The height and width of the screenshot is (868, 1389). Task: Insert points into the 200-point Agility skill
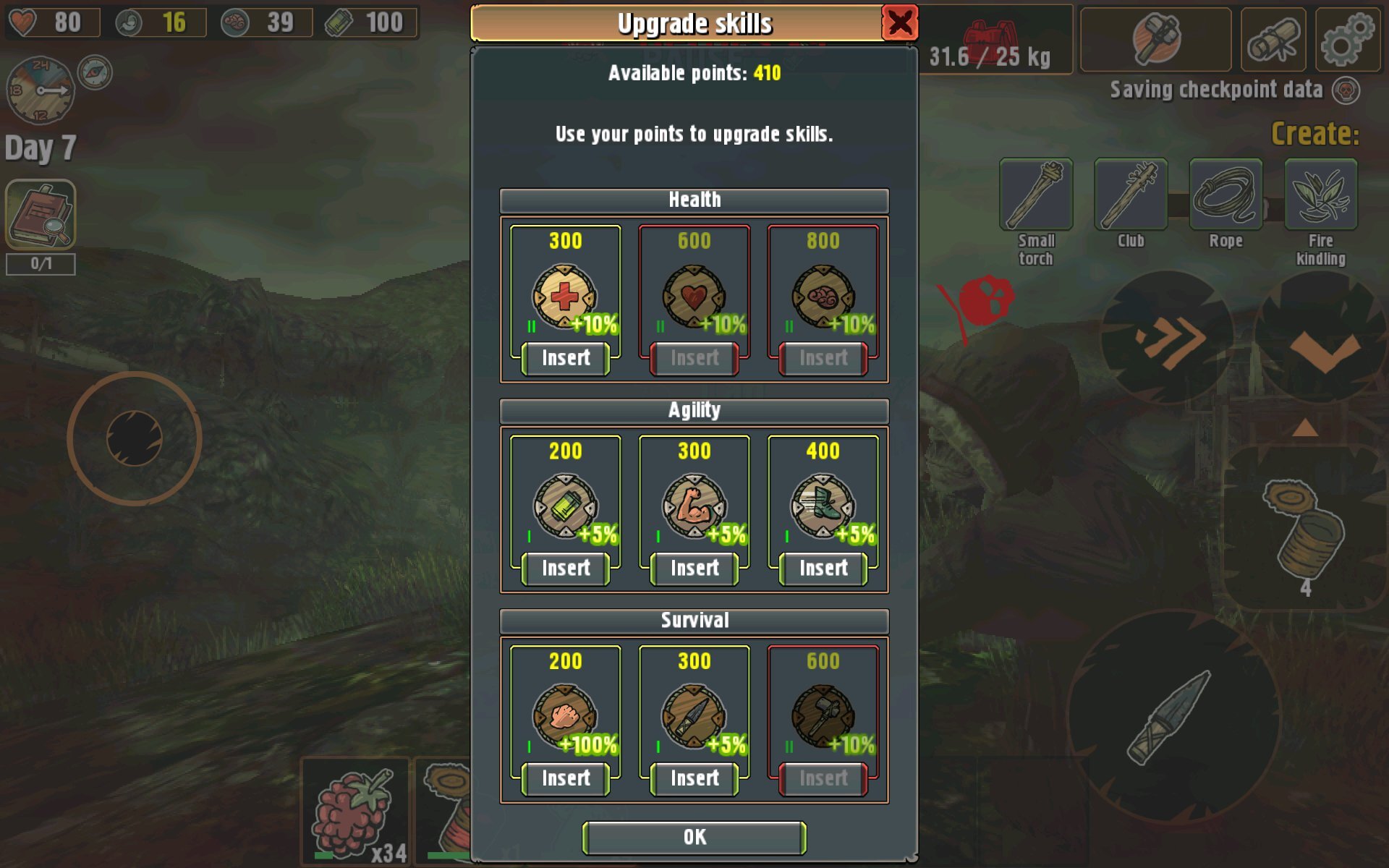click(565, 569)
